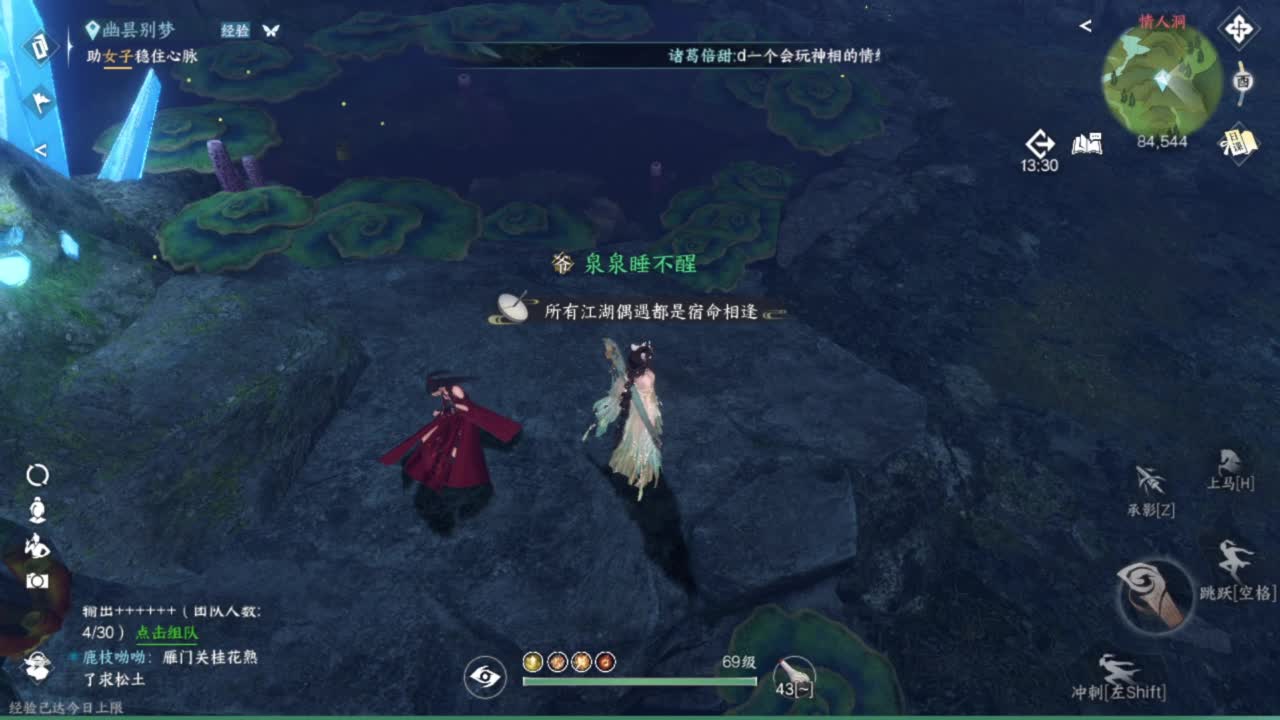Toggle the eye icon to hide interface

coord(483,678)
